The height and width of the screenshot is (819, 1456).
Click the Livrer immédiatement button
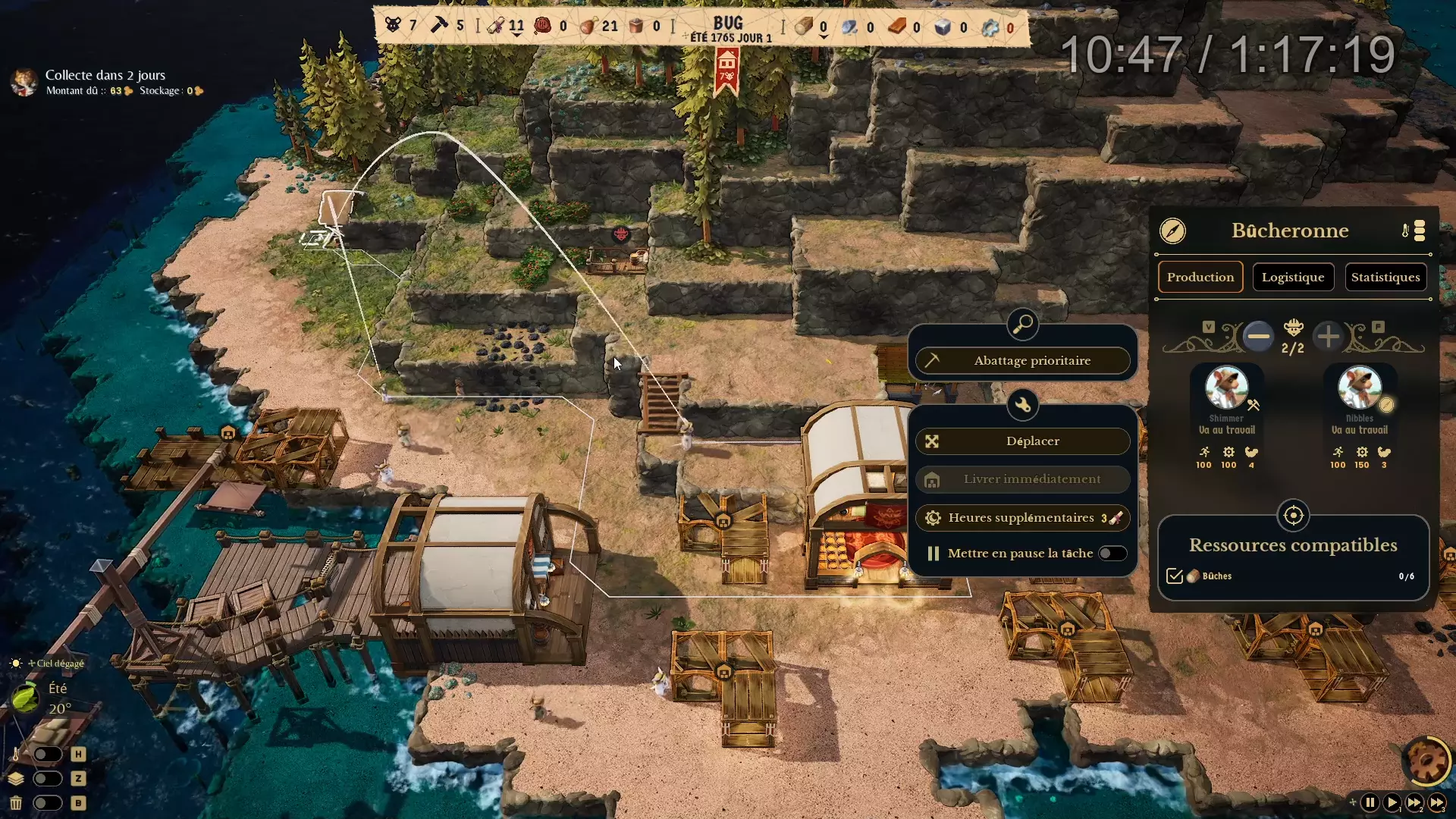tap(1023, 479)
